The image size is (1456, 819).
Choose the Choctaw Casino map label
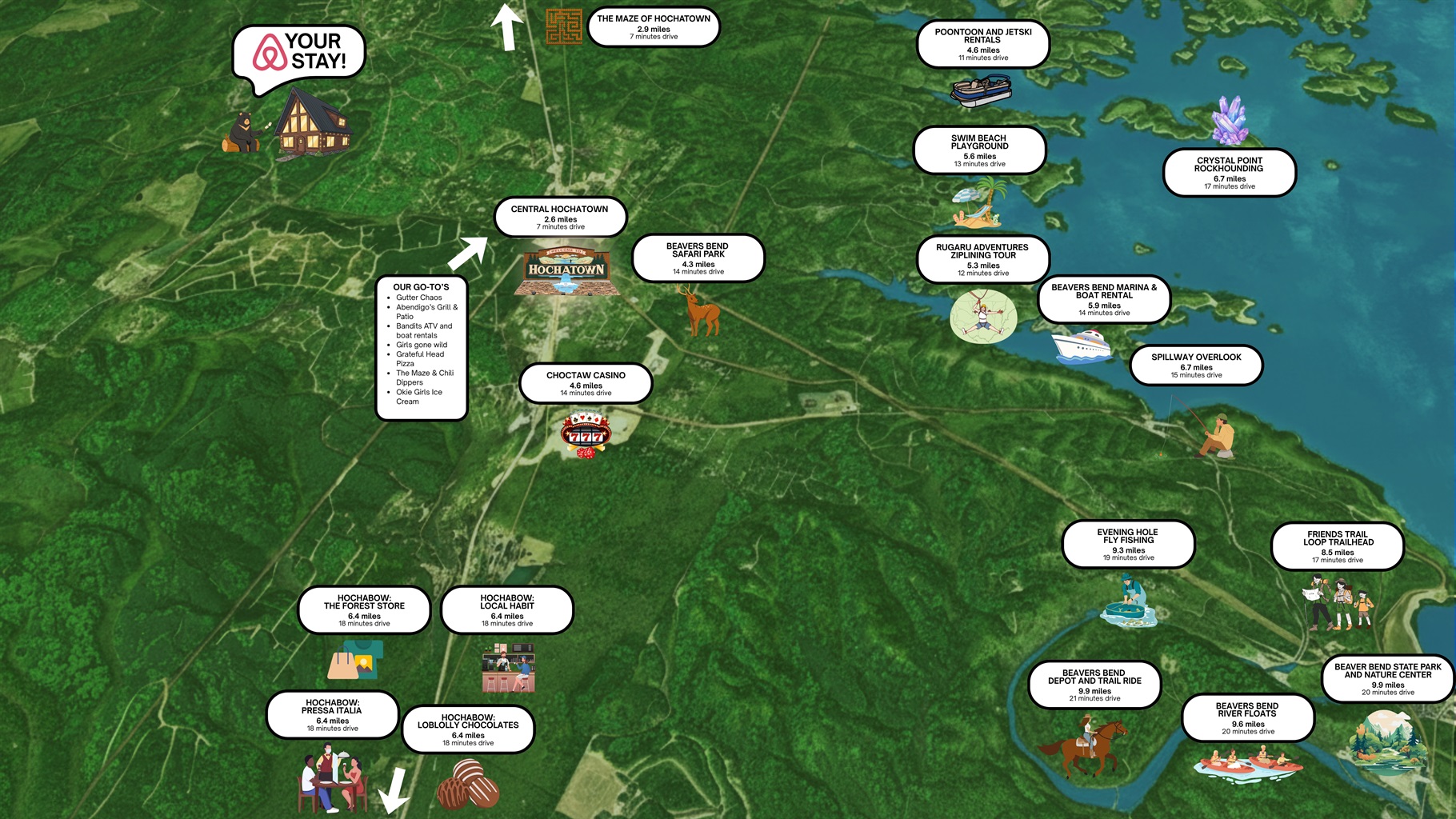[586, 383]
